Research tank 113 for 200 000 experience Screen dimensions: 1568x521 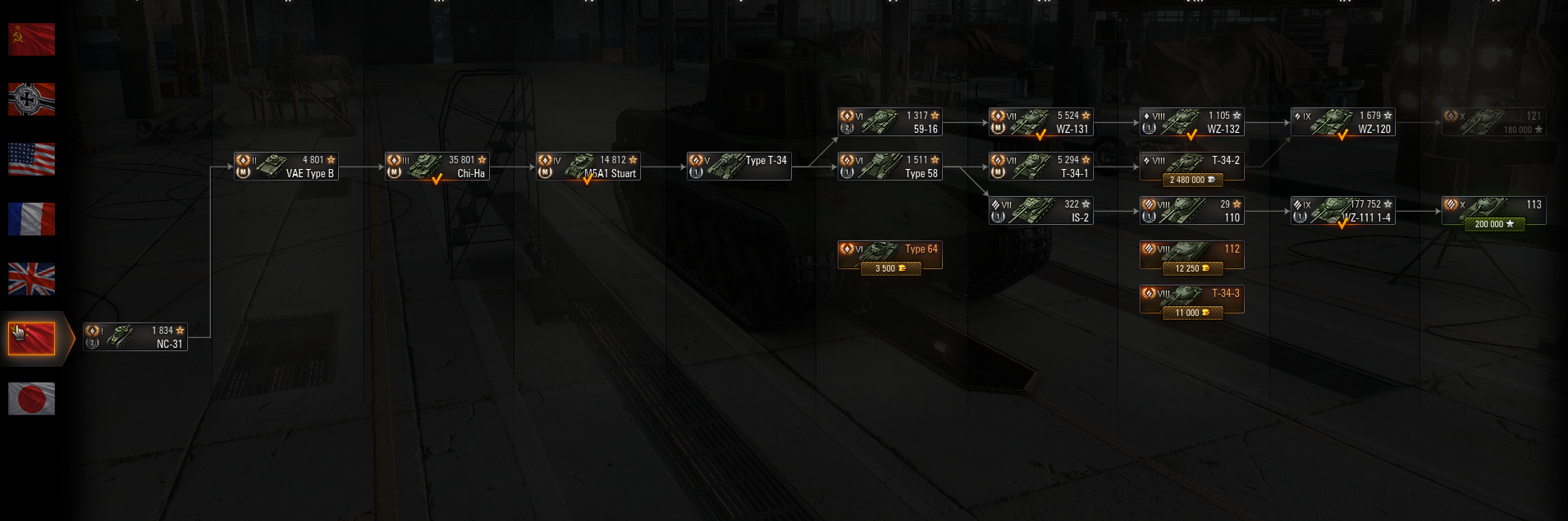point(1494,224)
